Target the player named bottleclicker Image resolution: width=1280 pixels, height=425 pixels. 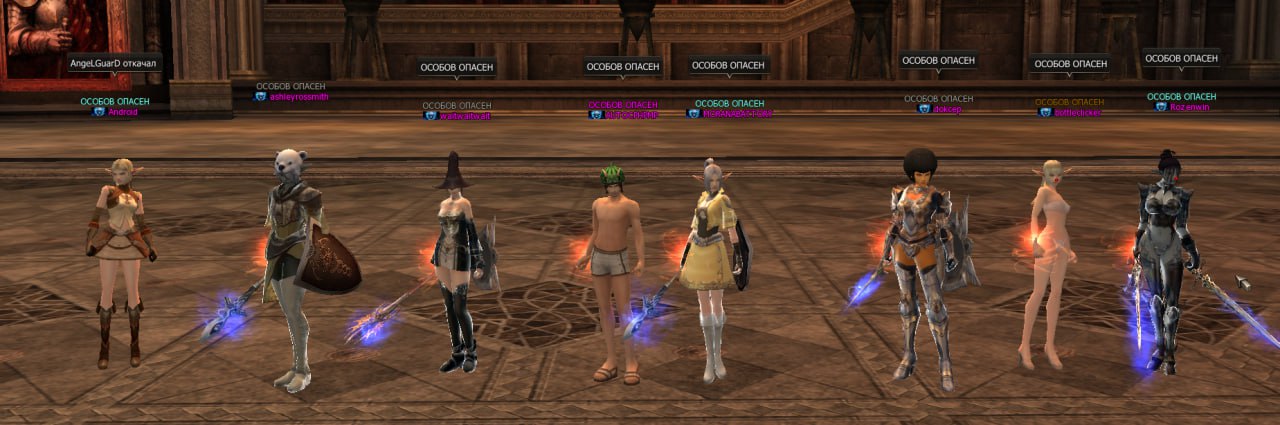tap(1076, 113)
